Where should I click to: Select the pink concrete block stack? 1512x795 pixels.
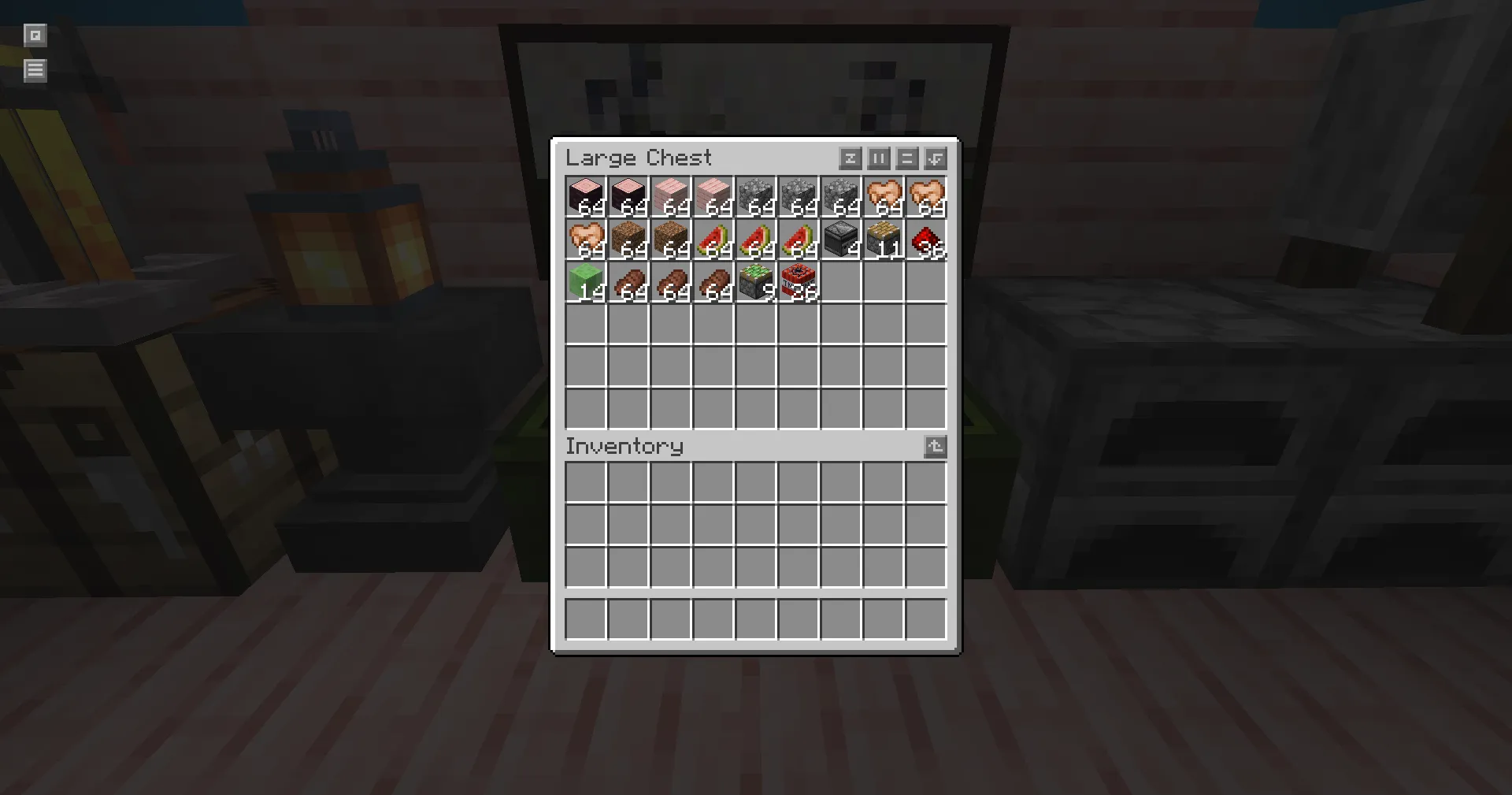pyautogui.click(x=585, y=197)
